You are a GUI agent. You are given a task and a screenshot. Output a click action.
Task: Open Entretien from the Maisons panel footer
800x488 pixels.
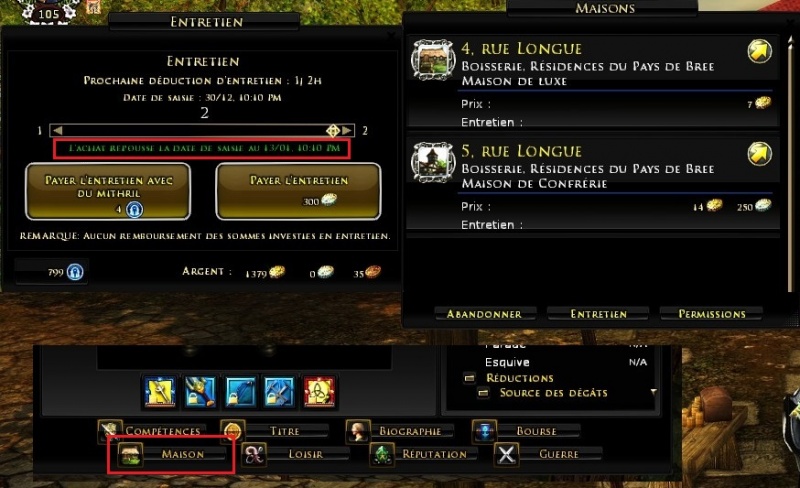point(598,314)
